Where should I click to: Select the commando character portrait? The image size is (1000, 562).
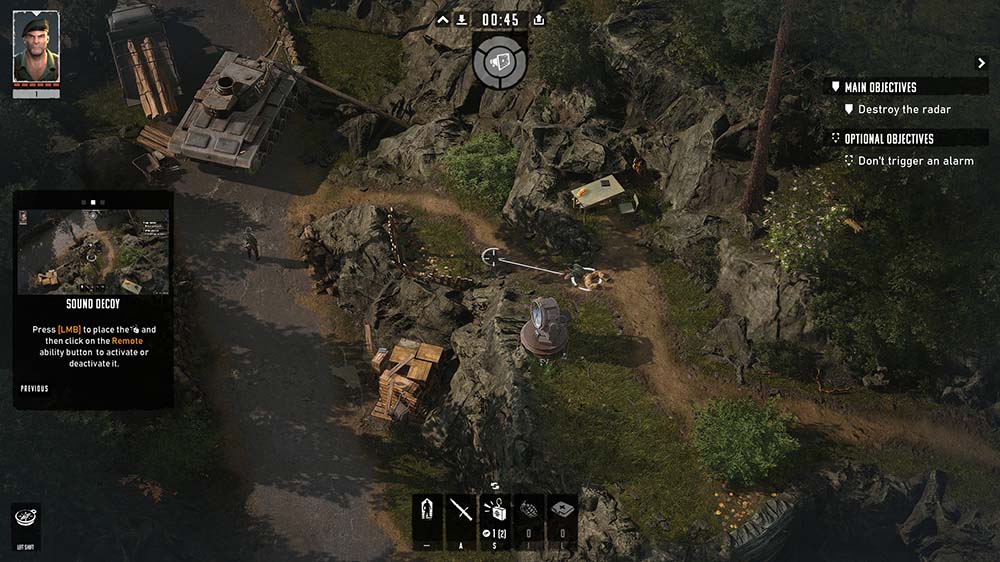point(36,47)
